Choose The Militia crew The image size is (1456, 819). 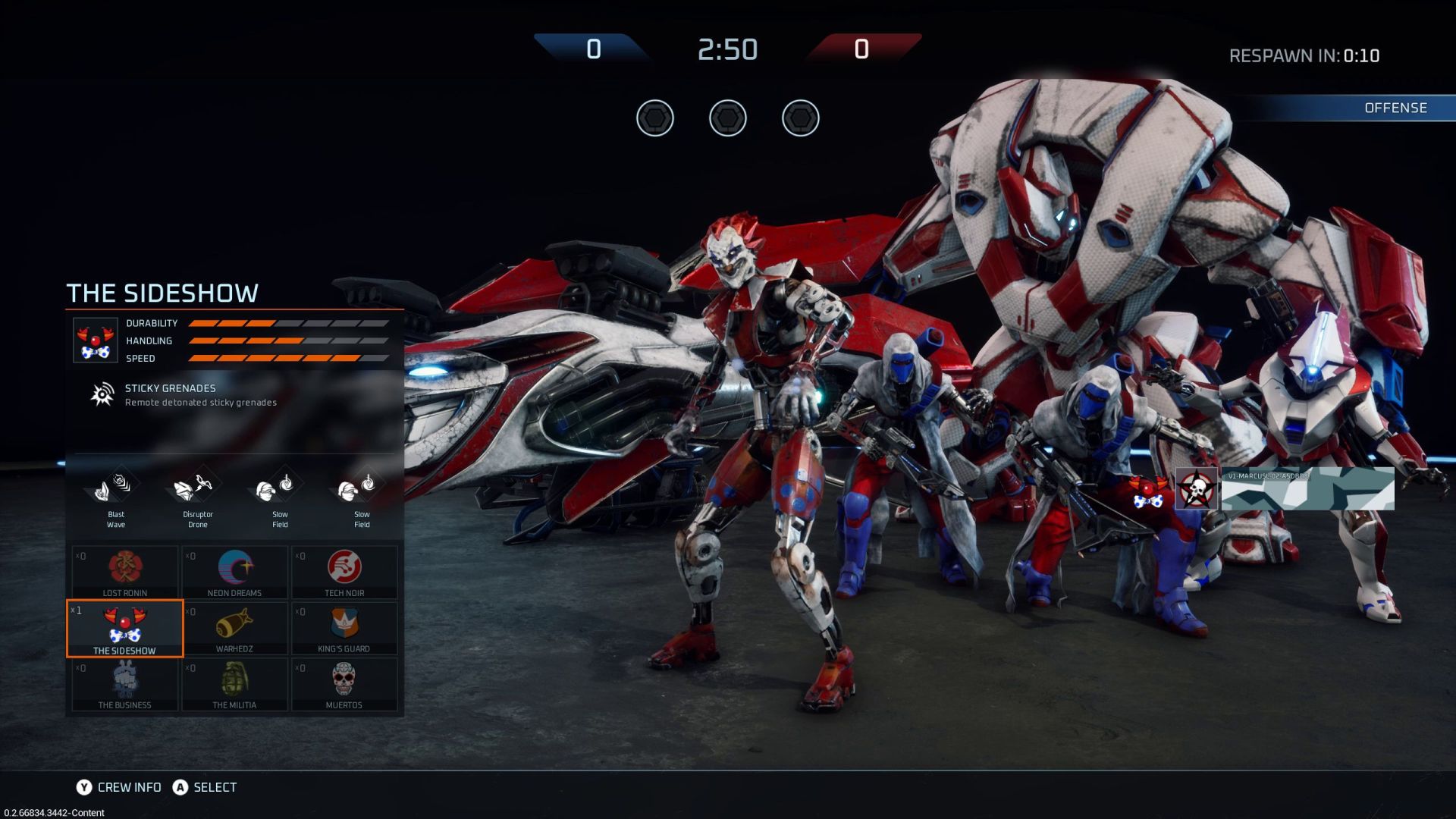pos(234,684)
